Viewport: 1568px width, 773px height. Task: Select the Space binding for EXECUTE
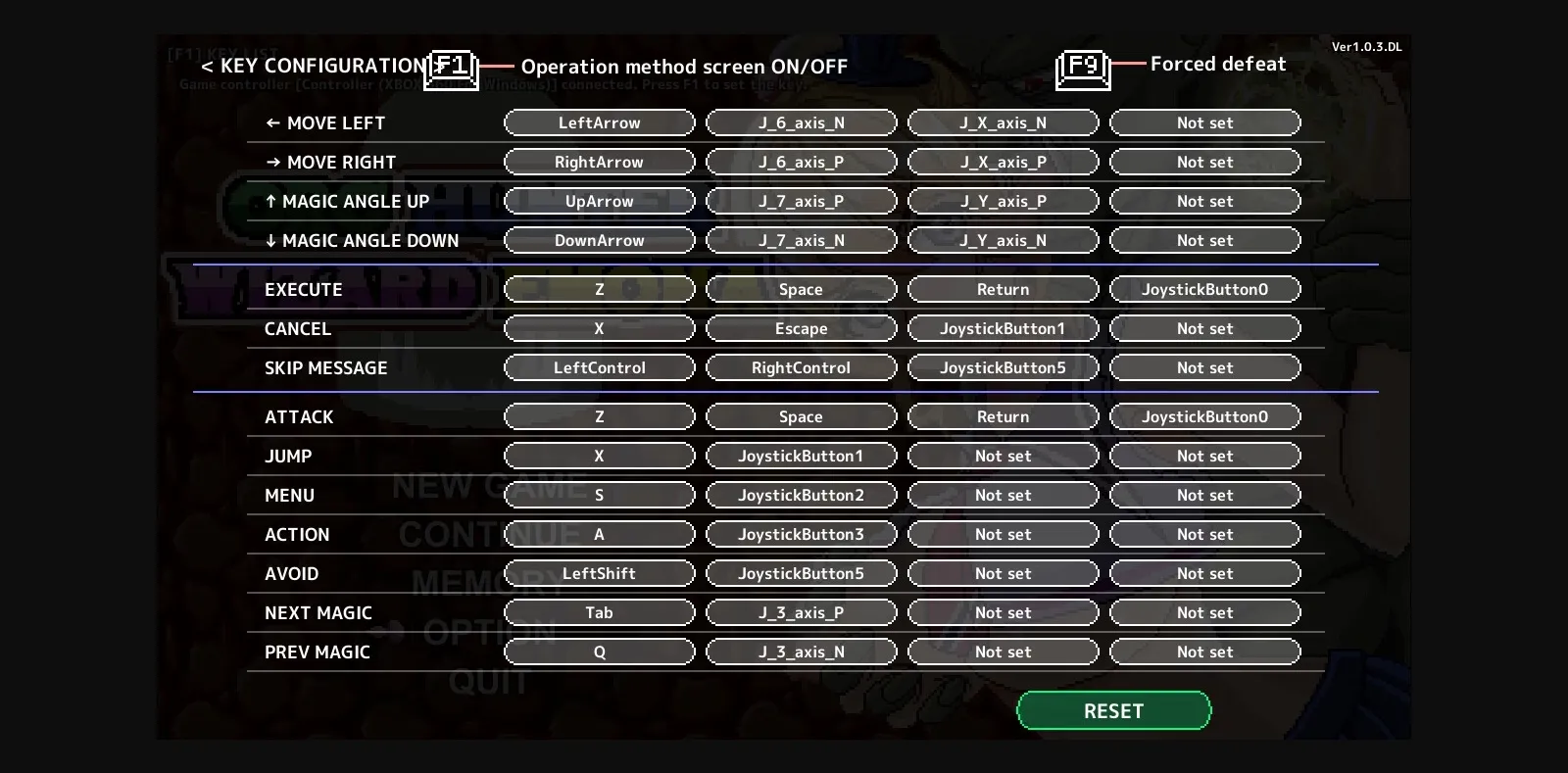[801, 289]
